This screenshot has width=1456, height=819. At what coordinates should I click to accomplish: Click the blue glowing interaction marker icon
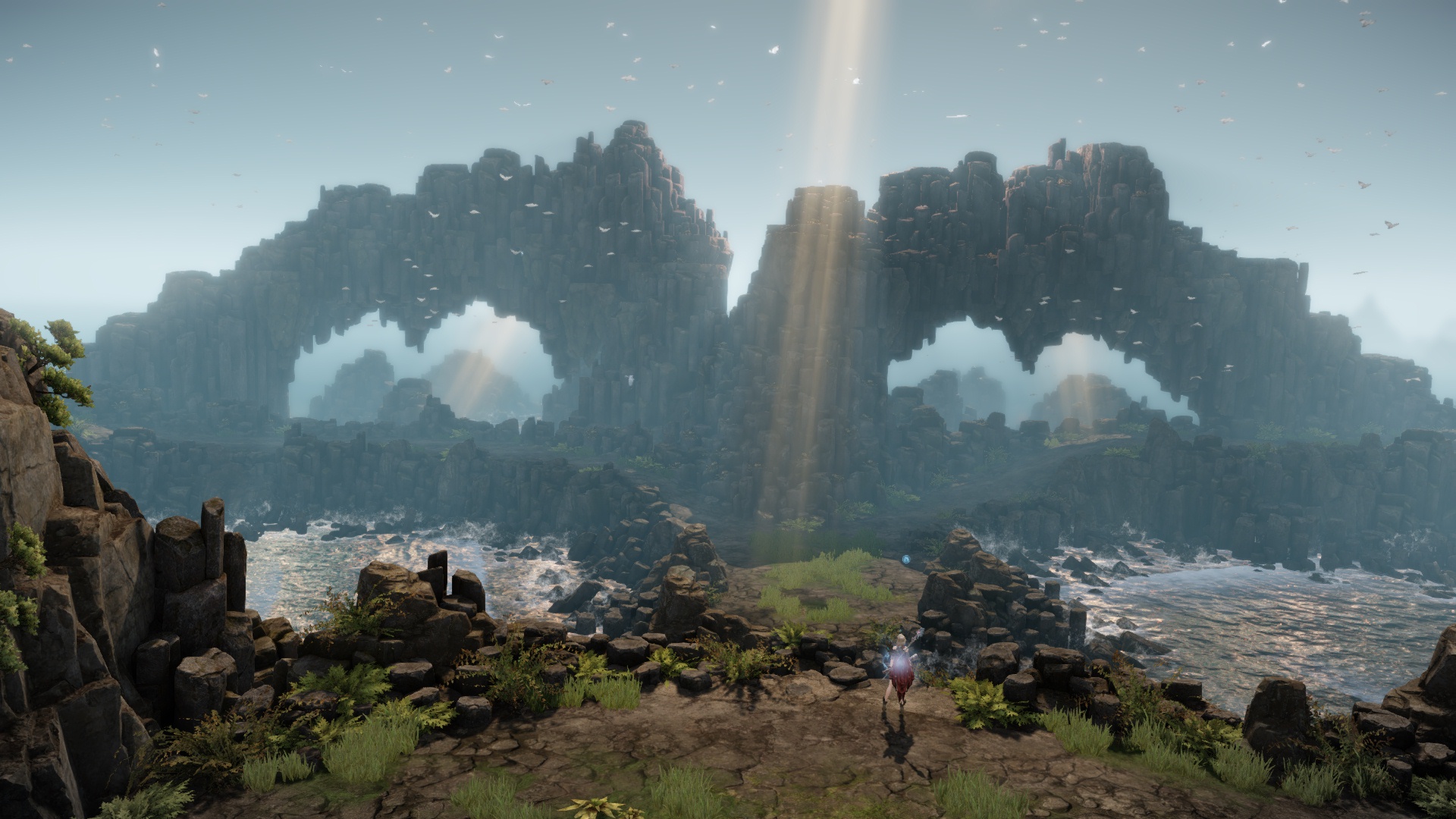point(906,560)
